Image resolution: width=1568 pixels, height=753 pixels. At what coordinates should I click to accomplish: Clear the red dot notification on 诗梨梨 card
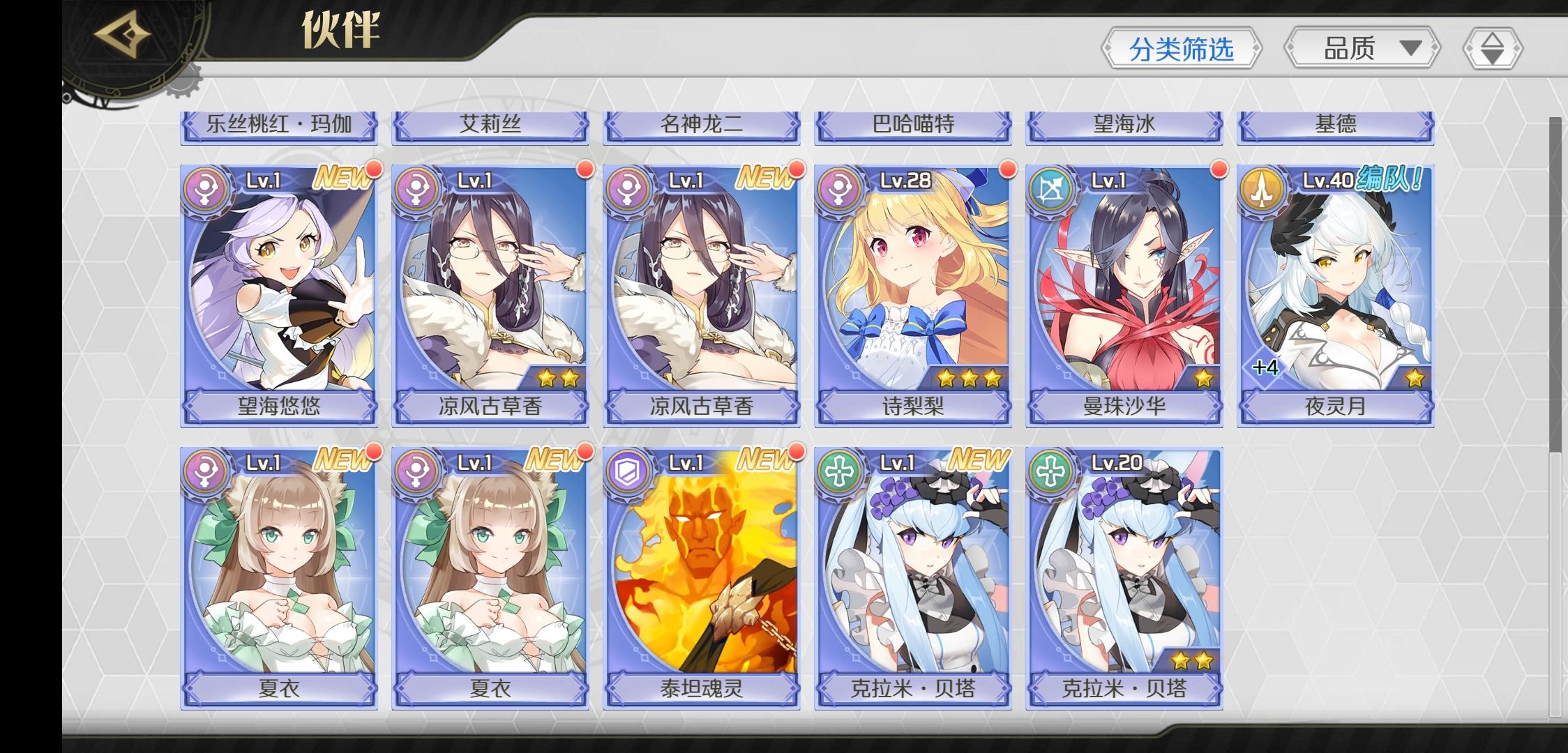(1005, 169)
